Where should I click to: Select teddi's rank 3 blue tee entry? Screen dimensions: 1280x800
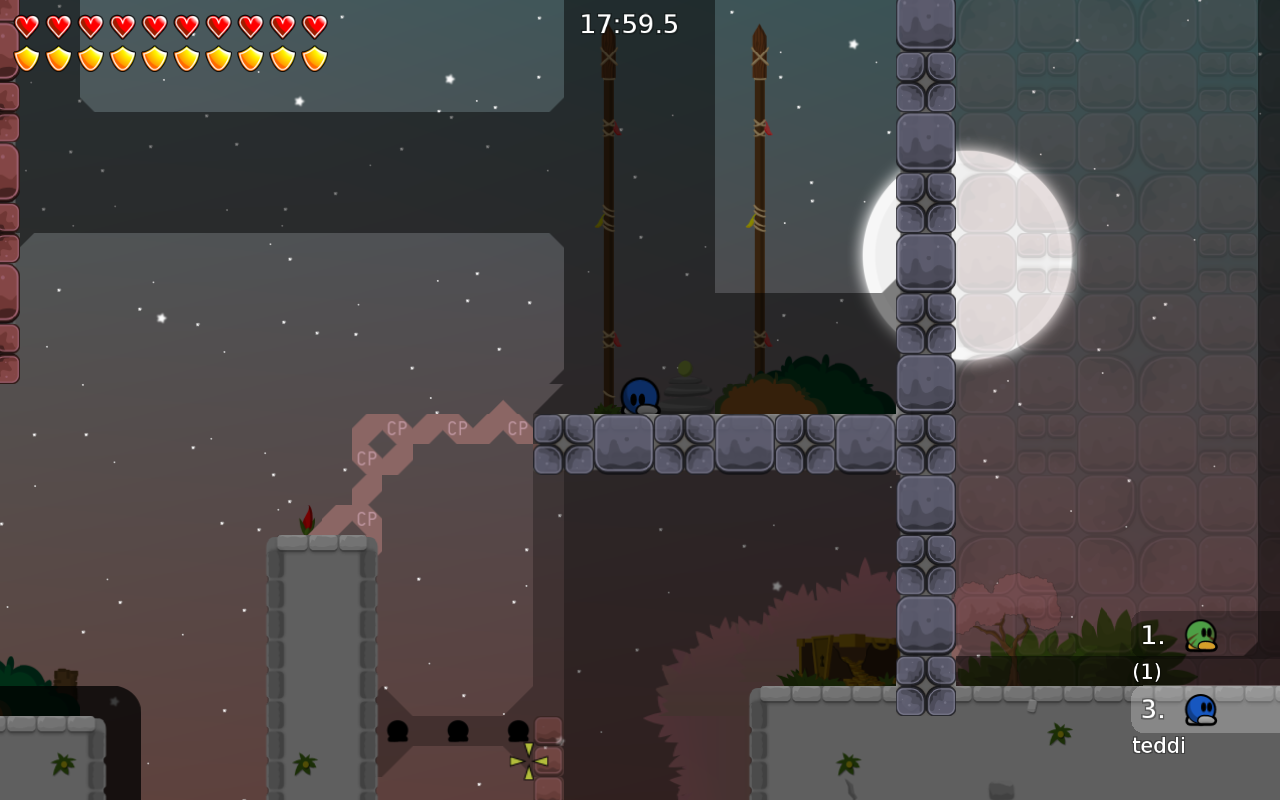coord(1200,710)
